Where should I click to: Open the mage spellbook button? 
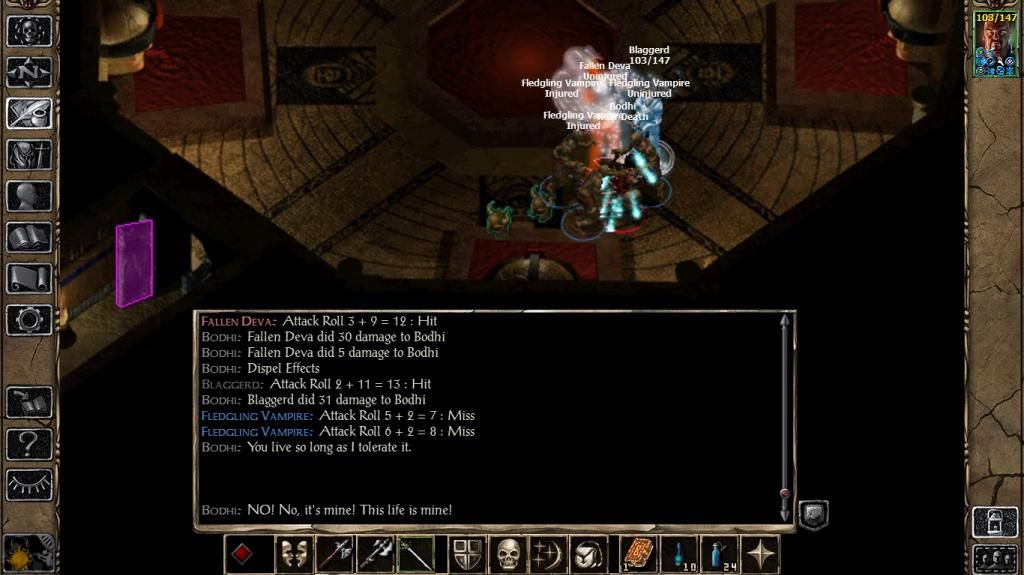[29, 237]
